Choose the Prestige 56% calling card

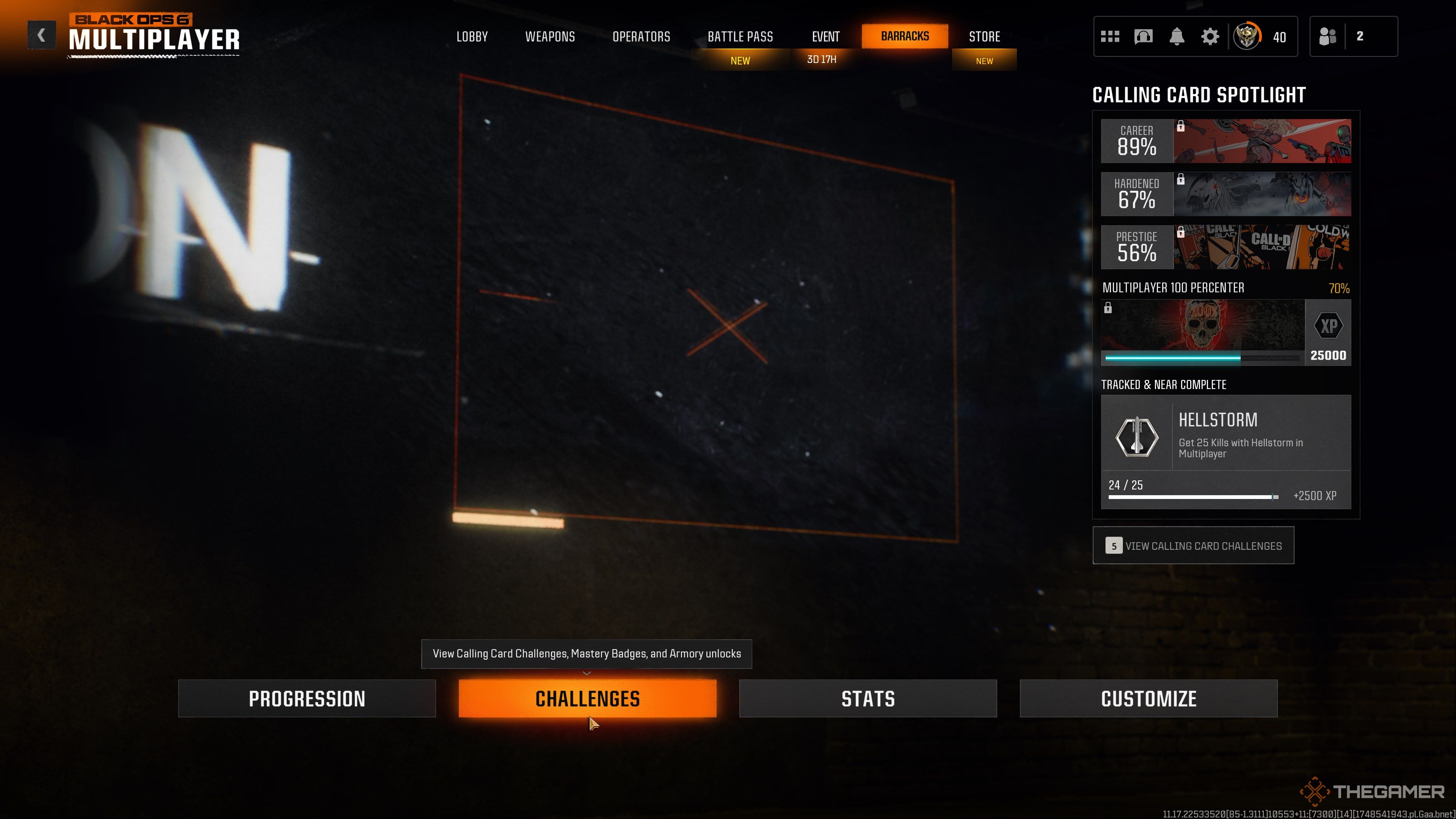[1225, 247]
